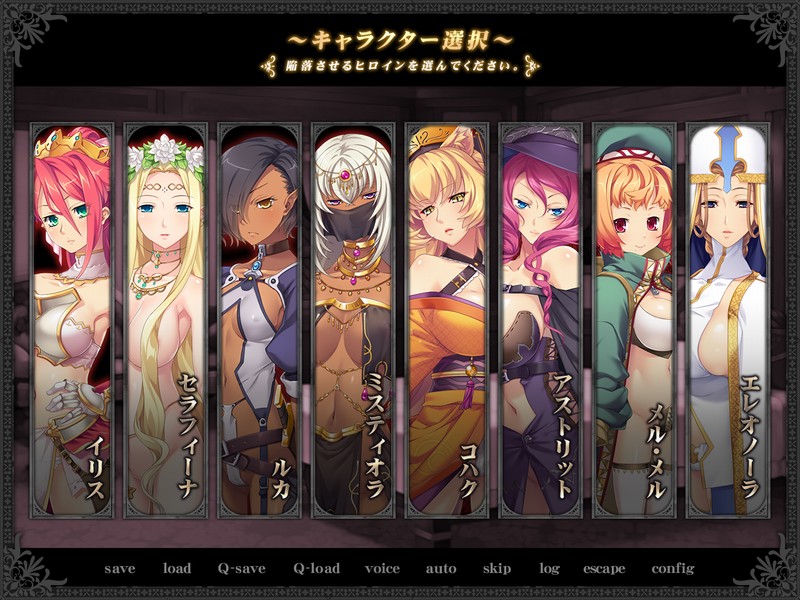Click the Q-load button
Image resolution: width=800 pixels, height=600 pixels.
[x=316, y=569]
